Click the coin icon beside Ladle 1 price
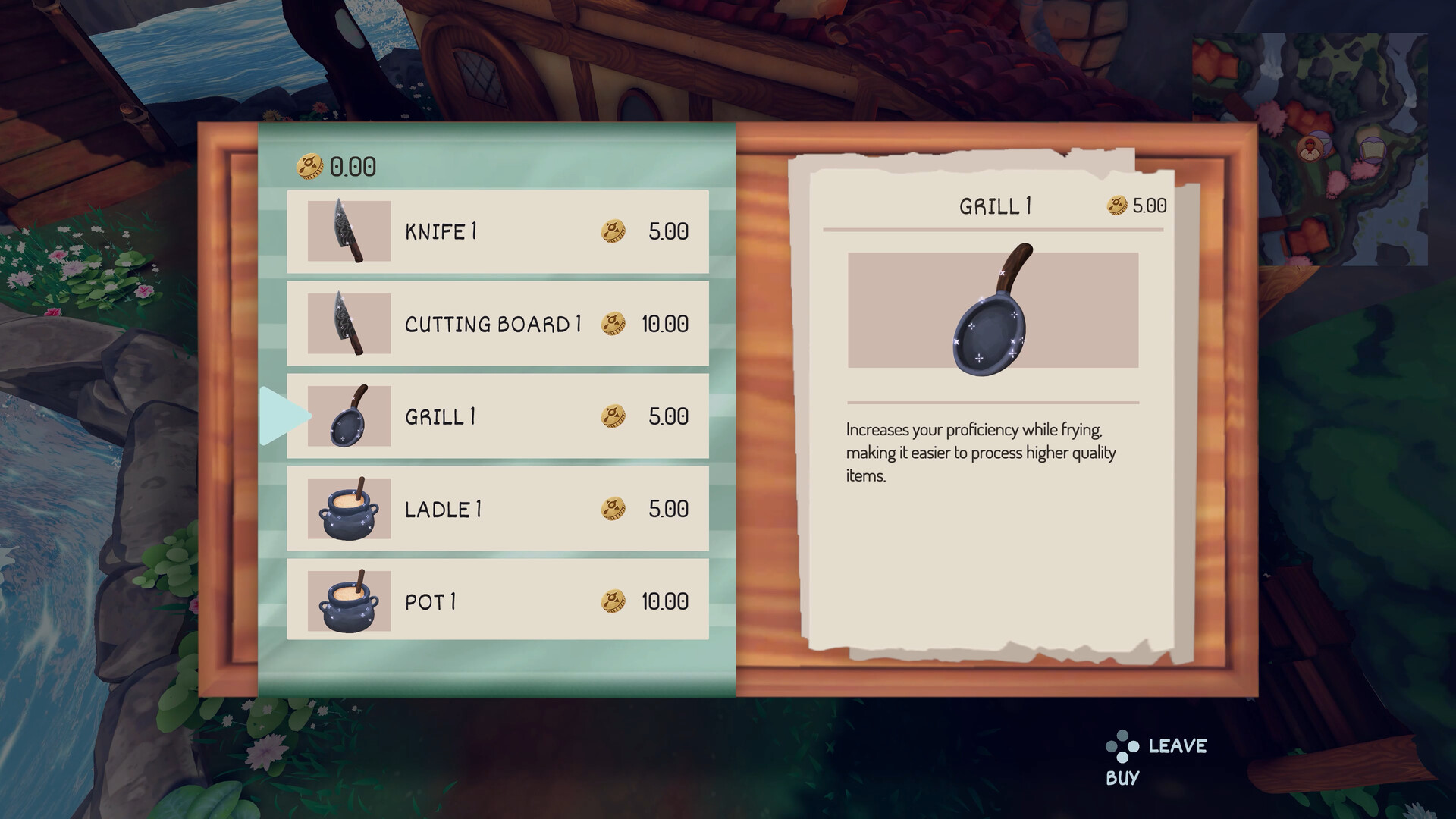1456x819 pixels. (613, 510)
